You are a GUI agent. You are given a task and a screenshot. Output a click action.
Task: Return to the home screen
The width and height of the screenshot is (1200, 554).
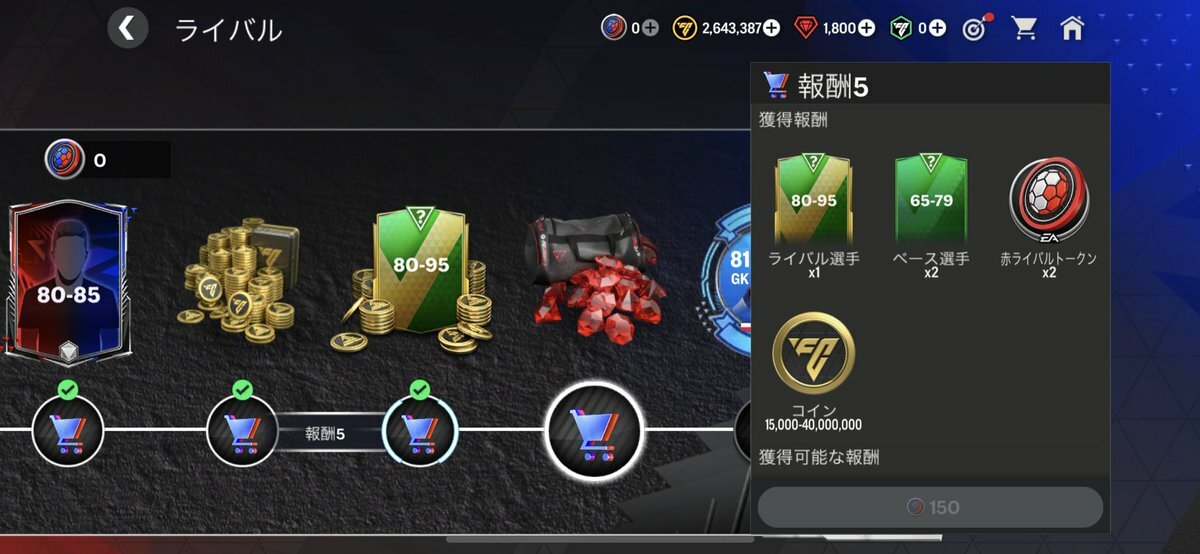point(1072,28)
